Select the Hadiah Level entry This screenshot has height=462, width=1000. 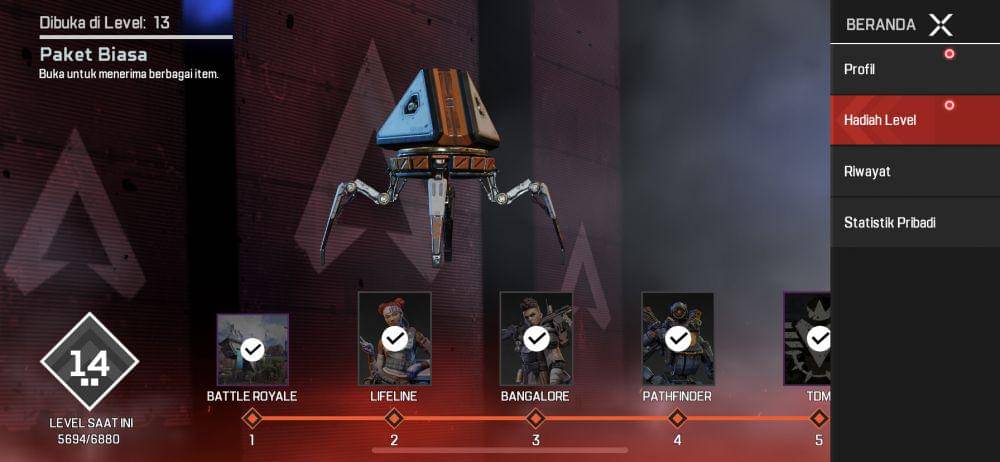tap(914, 121)
